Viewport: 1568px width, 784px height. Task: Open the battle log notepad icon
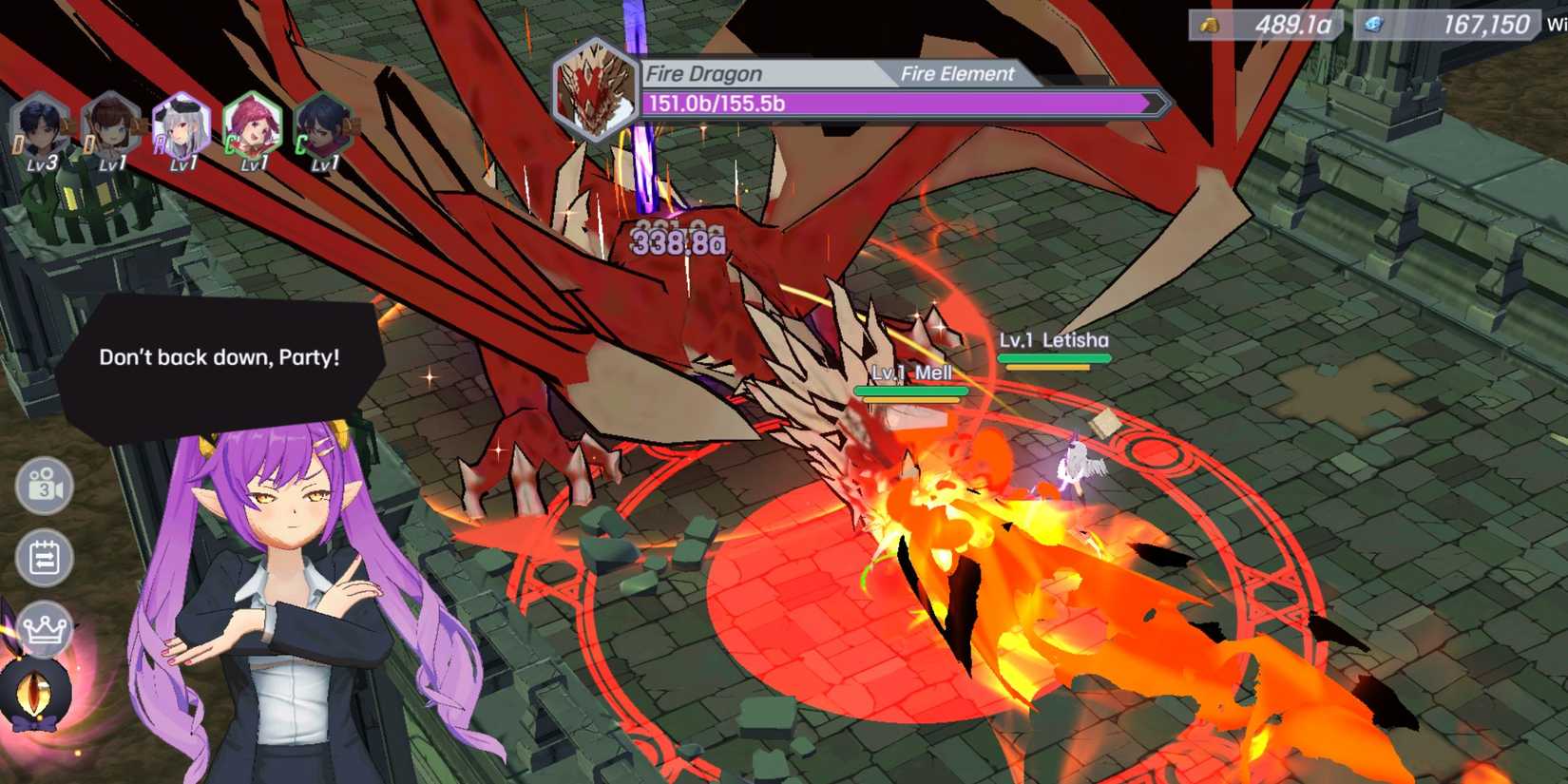point(43,558)
